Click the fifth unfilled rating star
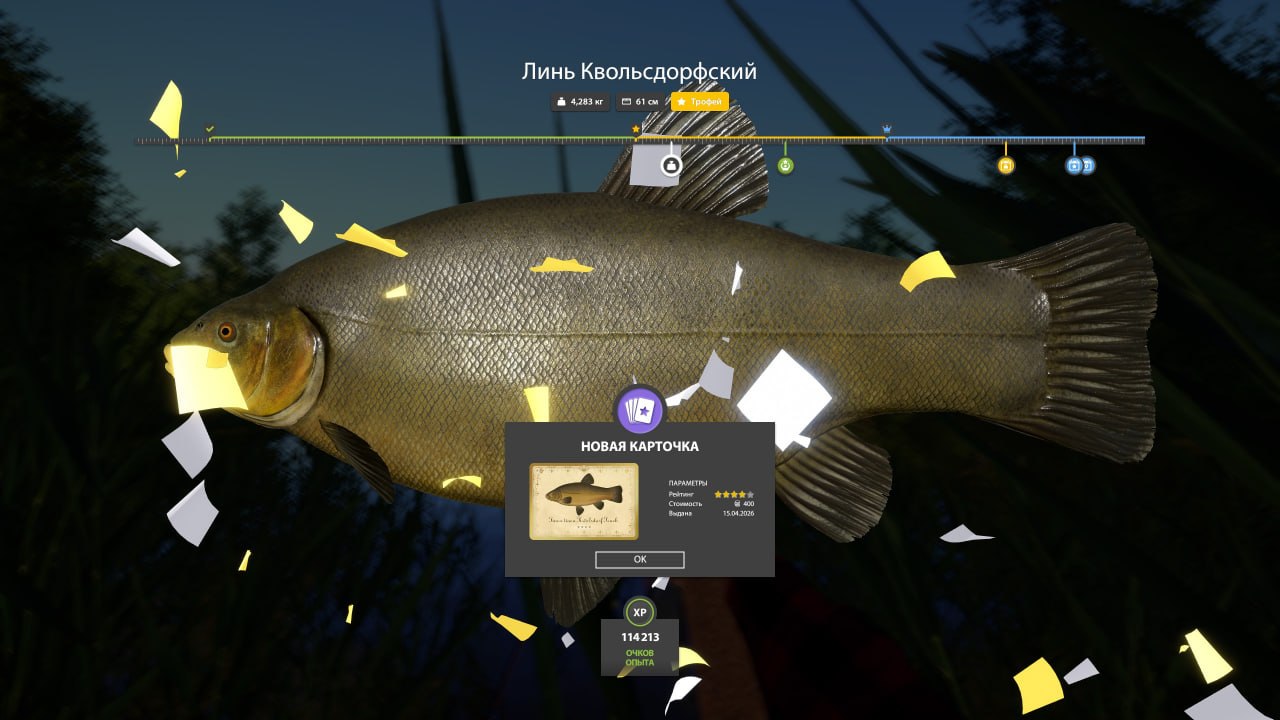Screen dimensions: 1280x720 750,494
